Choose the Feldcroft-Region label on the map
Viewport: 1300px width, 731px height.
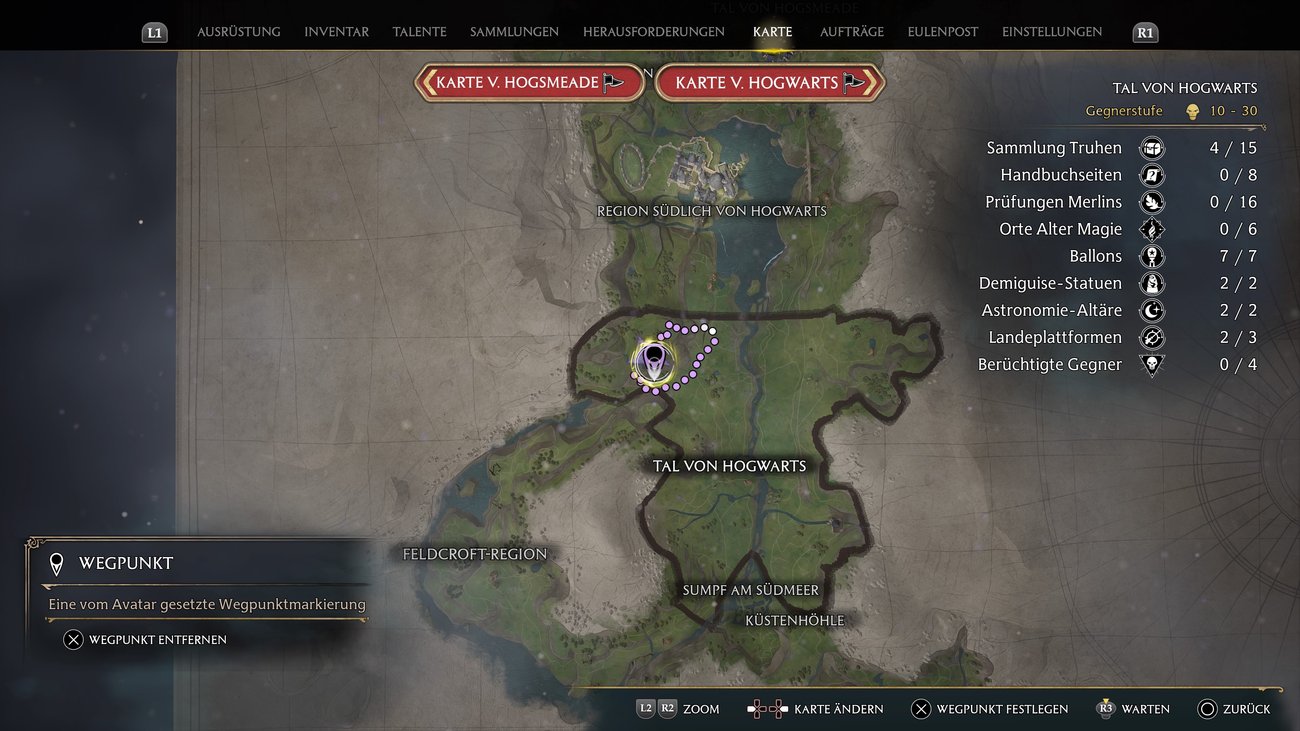point(475,554)
